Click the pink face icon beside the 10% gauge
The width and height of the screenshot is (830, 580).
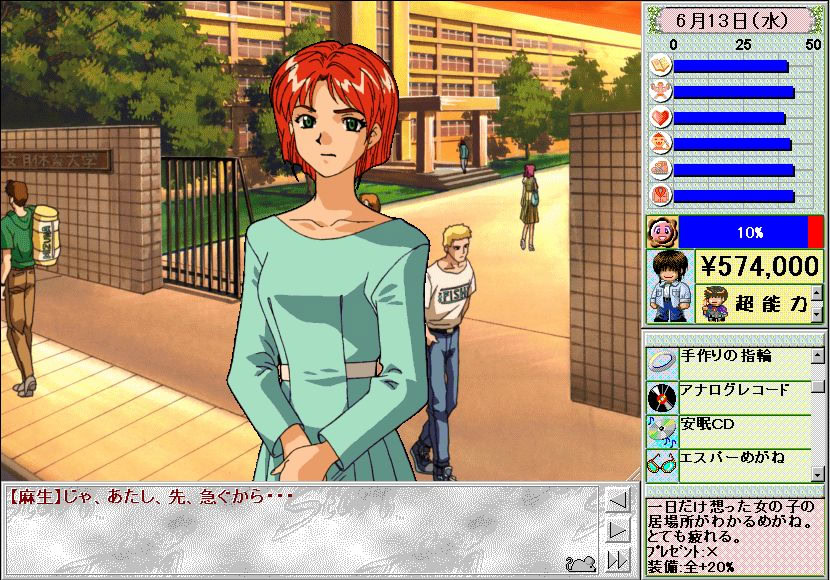(x=663, y=232)
